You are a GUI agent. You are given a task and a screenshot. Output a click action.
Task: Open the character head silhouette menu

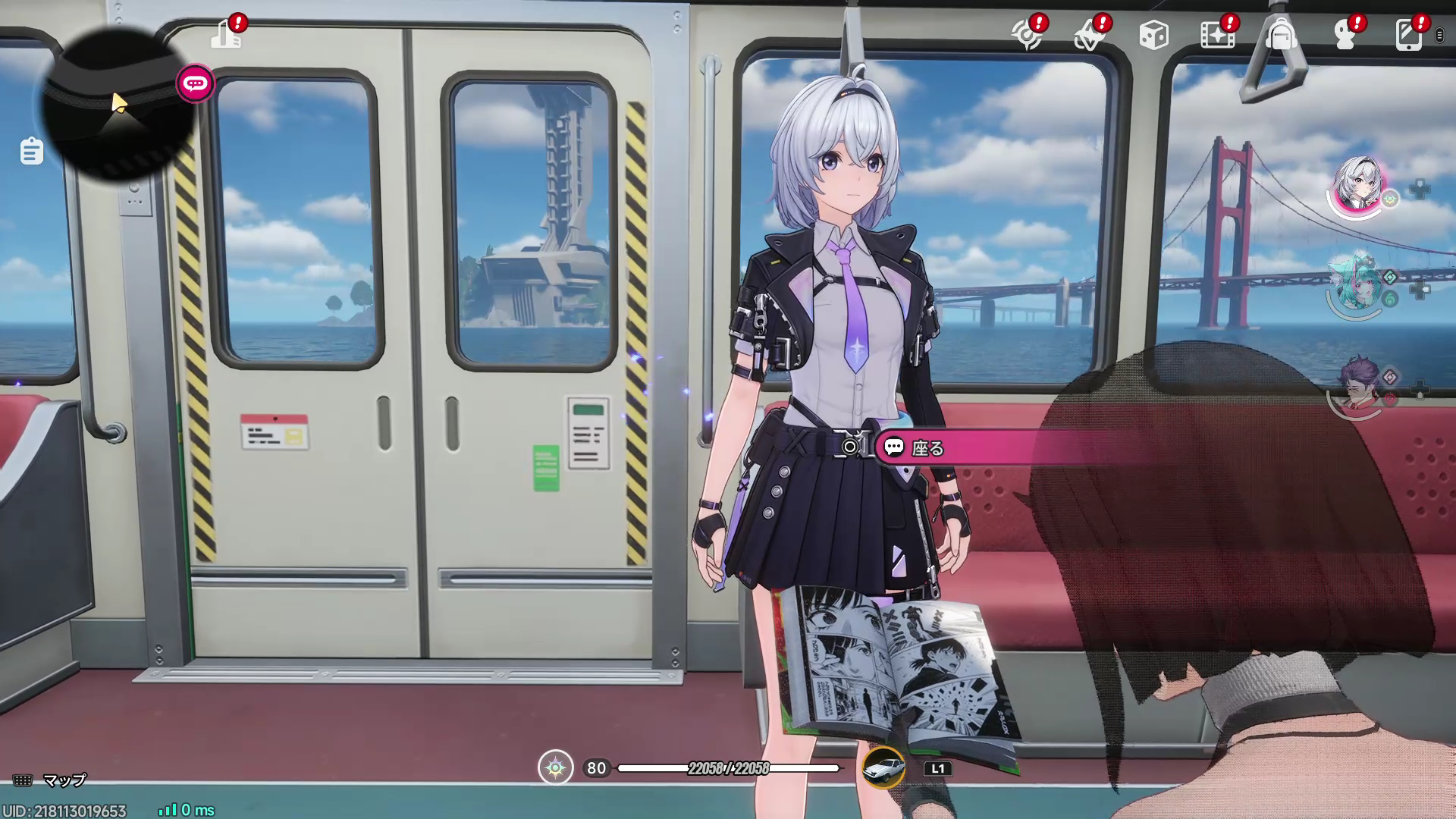pyautogui.click(x=1345, y=35)
